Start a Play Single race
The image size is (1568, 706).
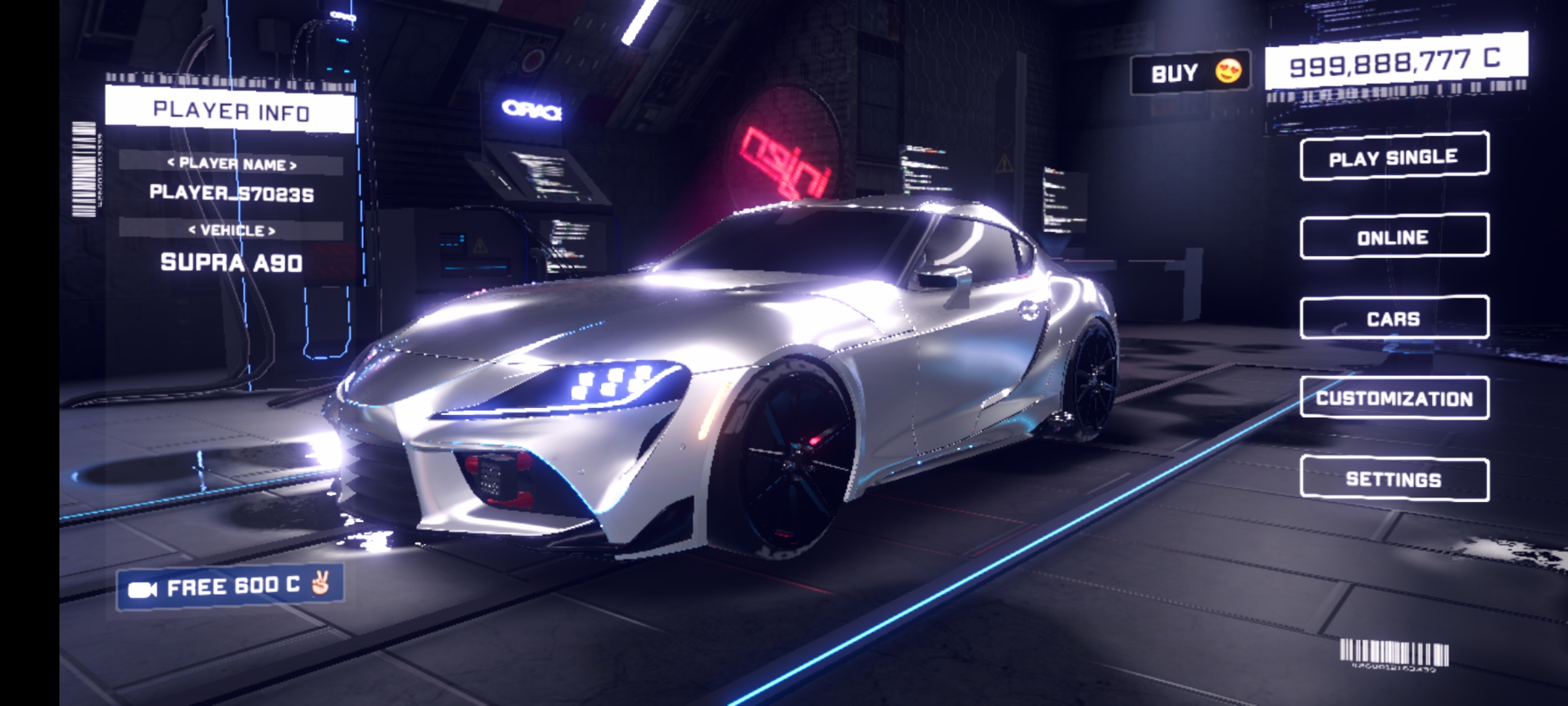coord(1394,157)
